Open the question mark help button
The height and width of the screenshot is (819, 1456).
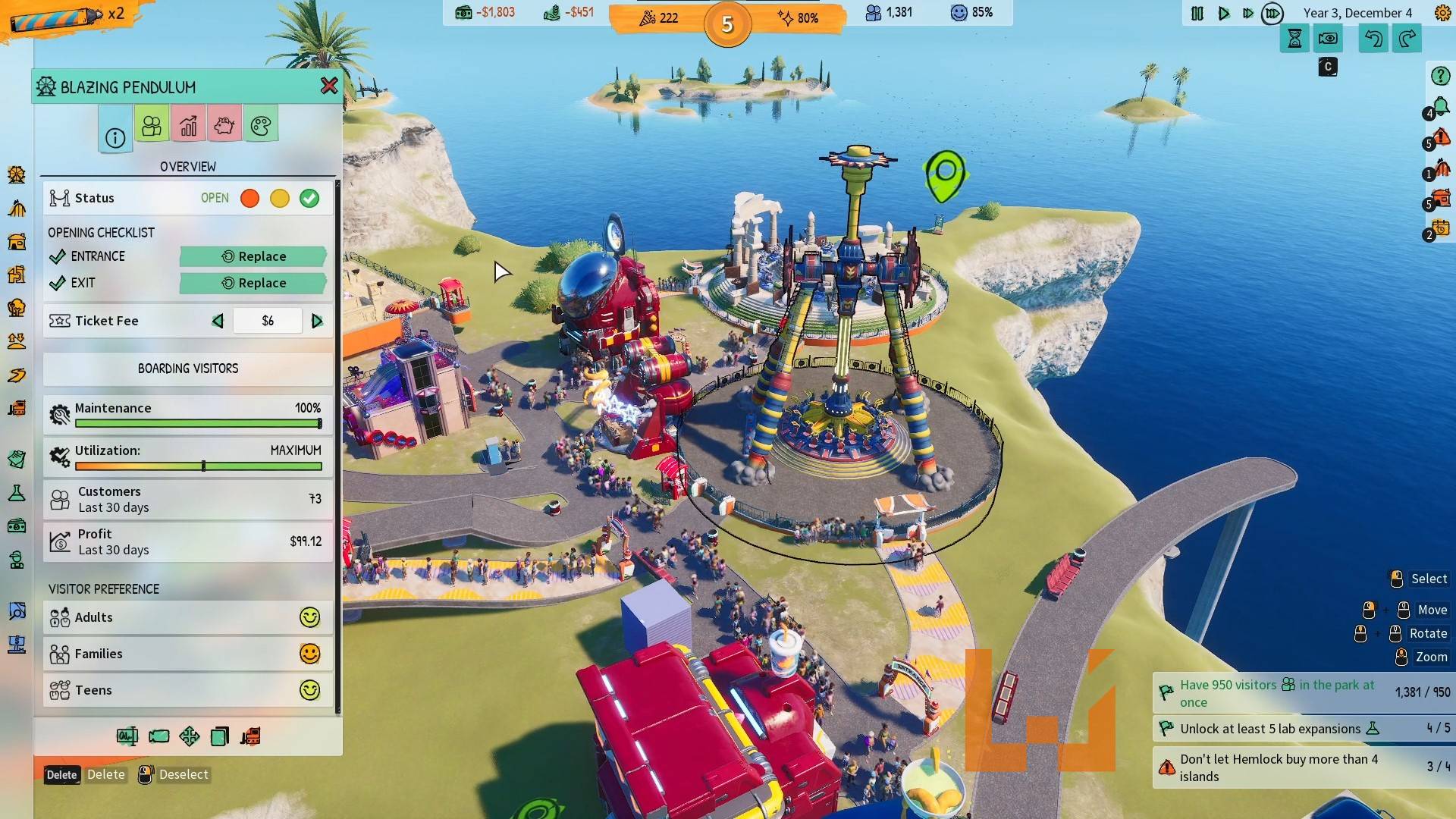point(1440,76)
